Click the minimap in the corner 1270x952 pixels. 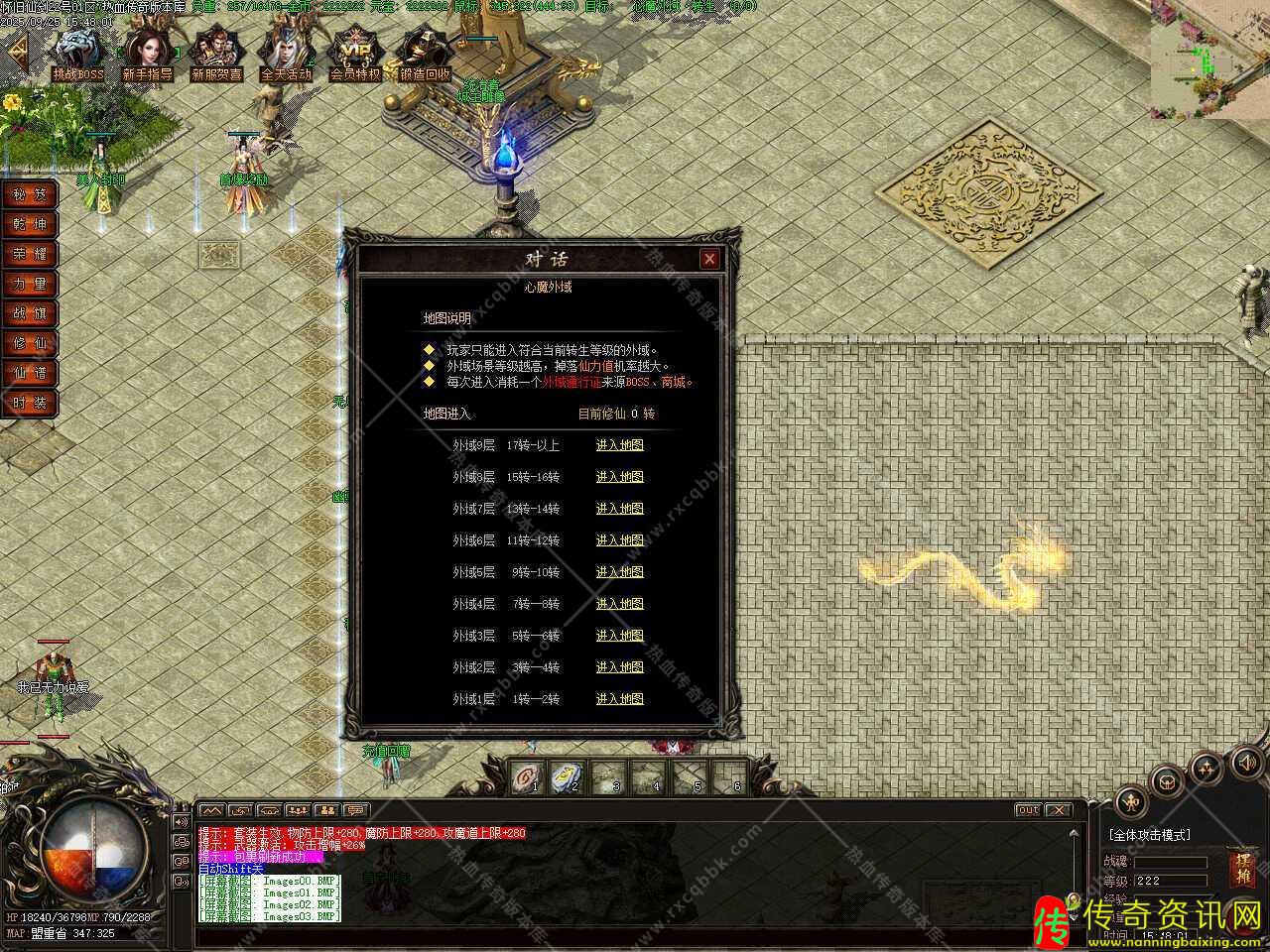pyautogui.click(x=1209, y=59)
